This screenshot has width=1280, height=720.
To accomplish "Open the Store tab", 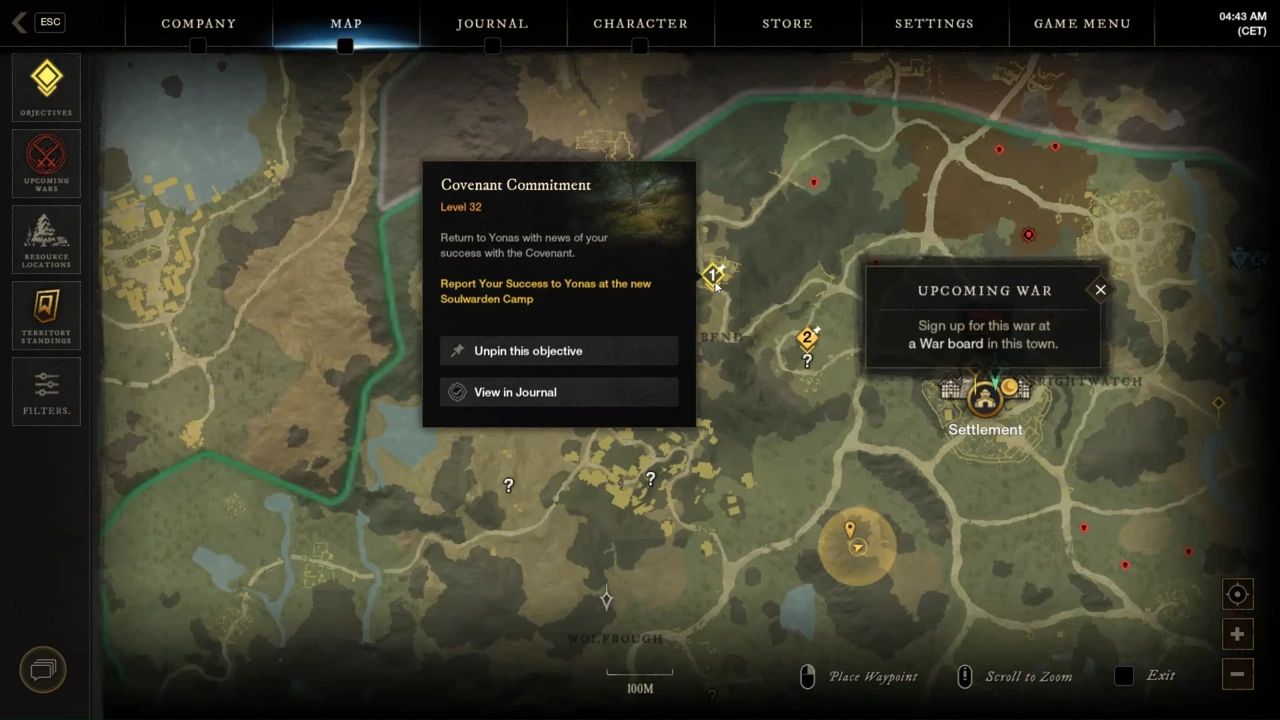I will pyautogui.click(x=787, y=23).
